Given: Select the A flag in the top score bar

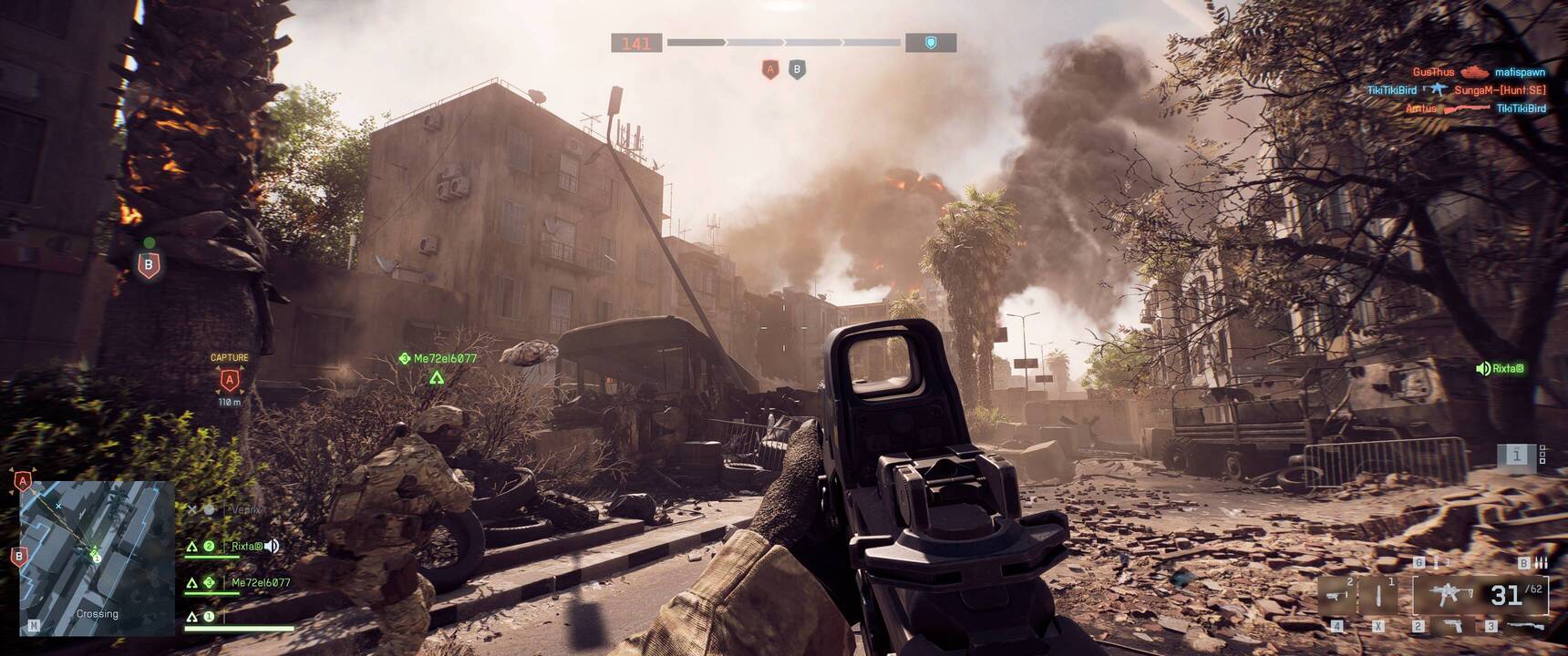Looking at the screenshot, I should pyautogui.click(x=770, y=69).
